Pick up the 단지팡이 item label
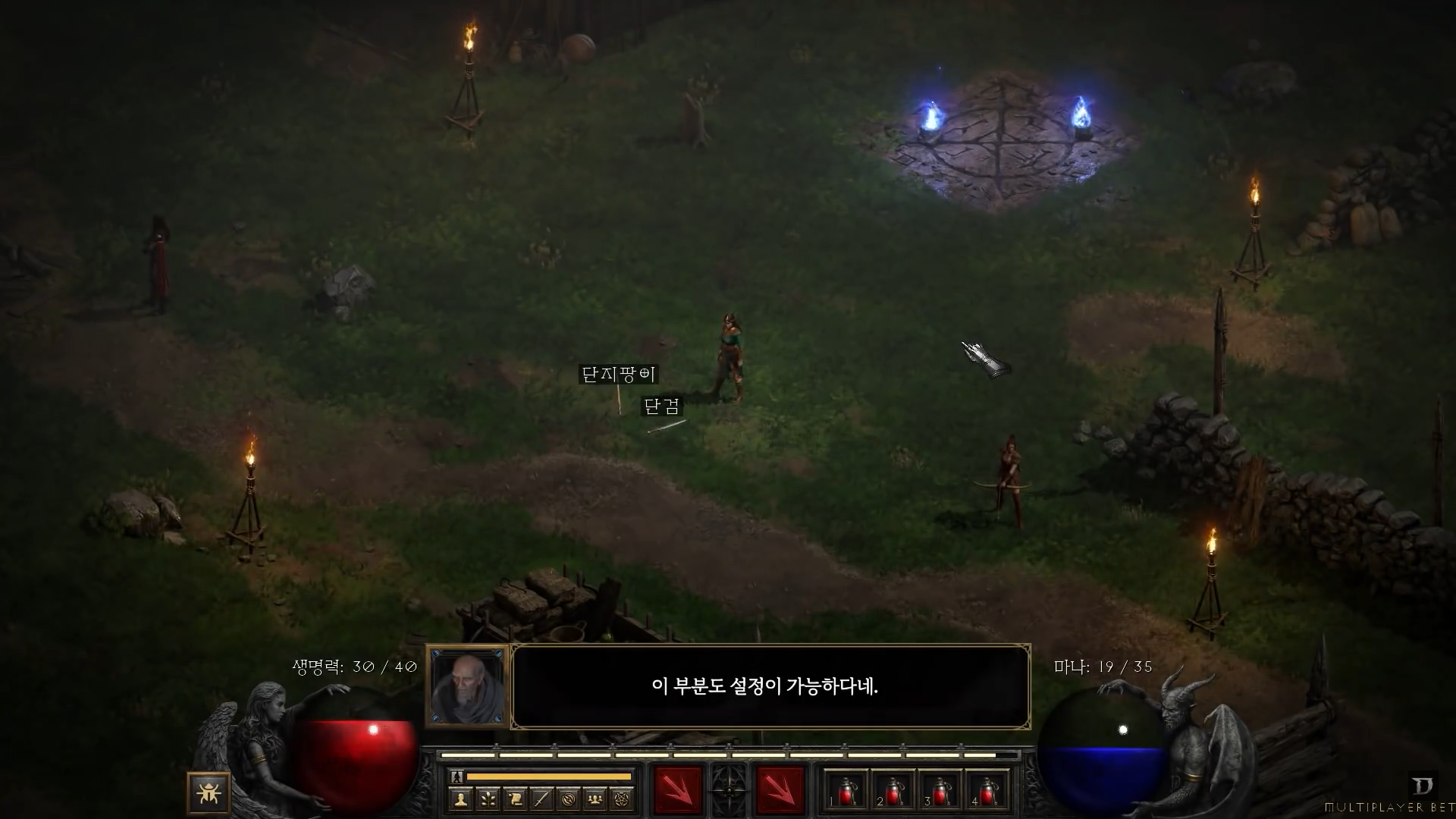The width and height of the screenshot is (1456, 819). click(619, 375)
